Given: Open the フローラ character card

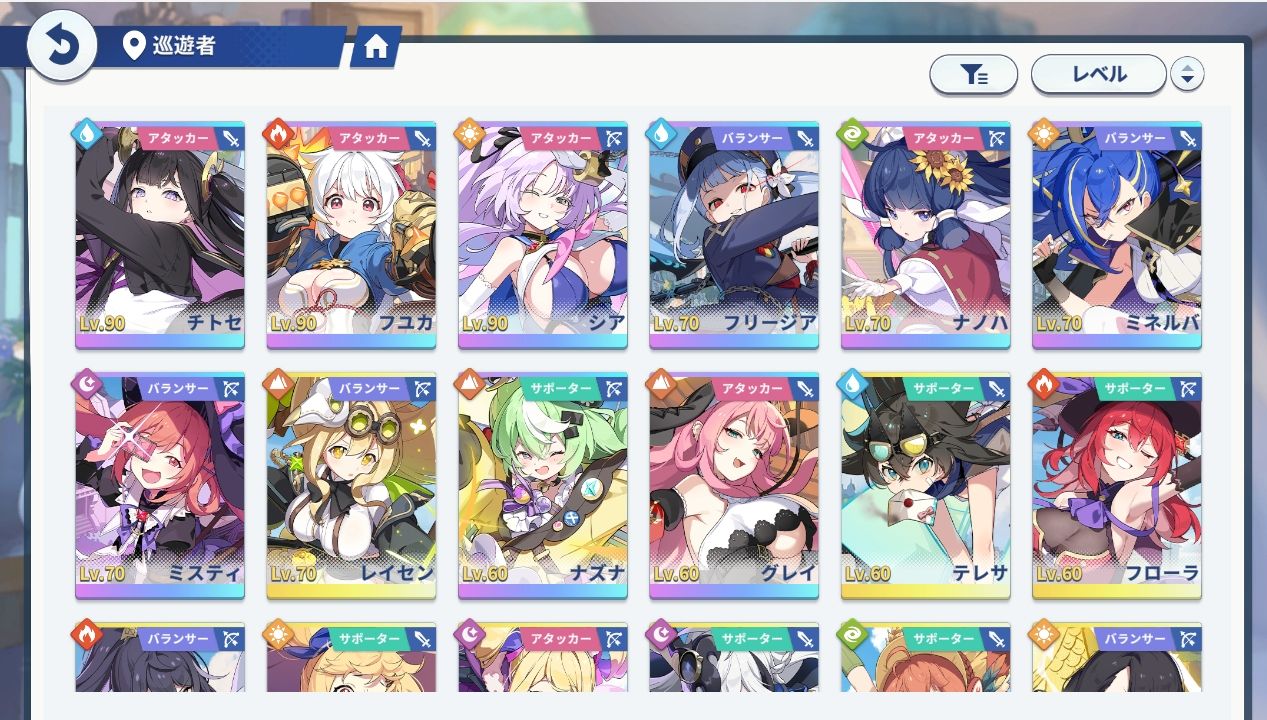Looking at the screenshot, I should [x=1117, y=486].
